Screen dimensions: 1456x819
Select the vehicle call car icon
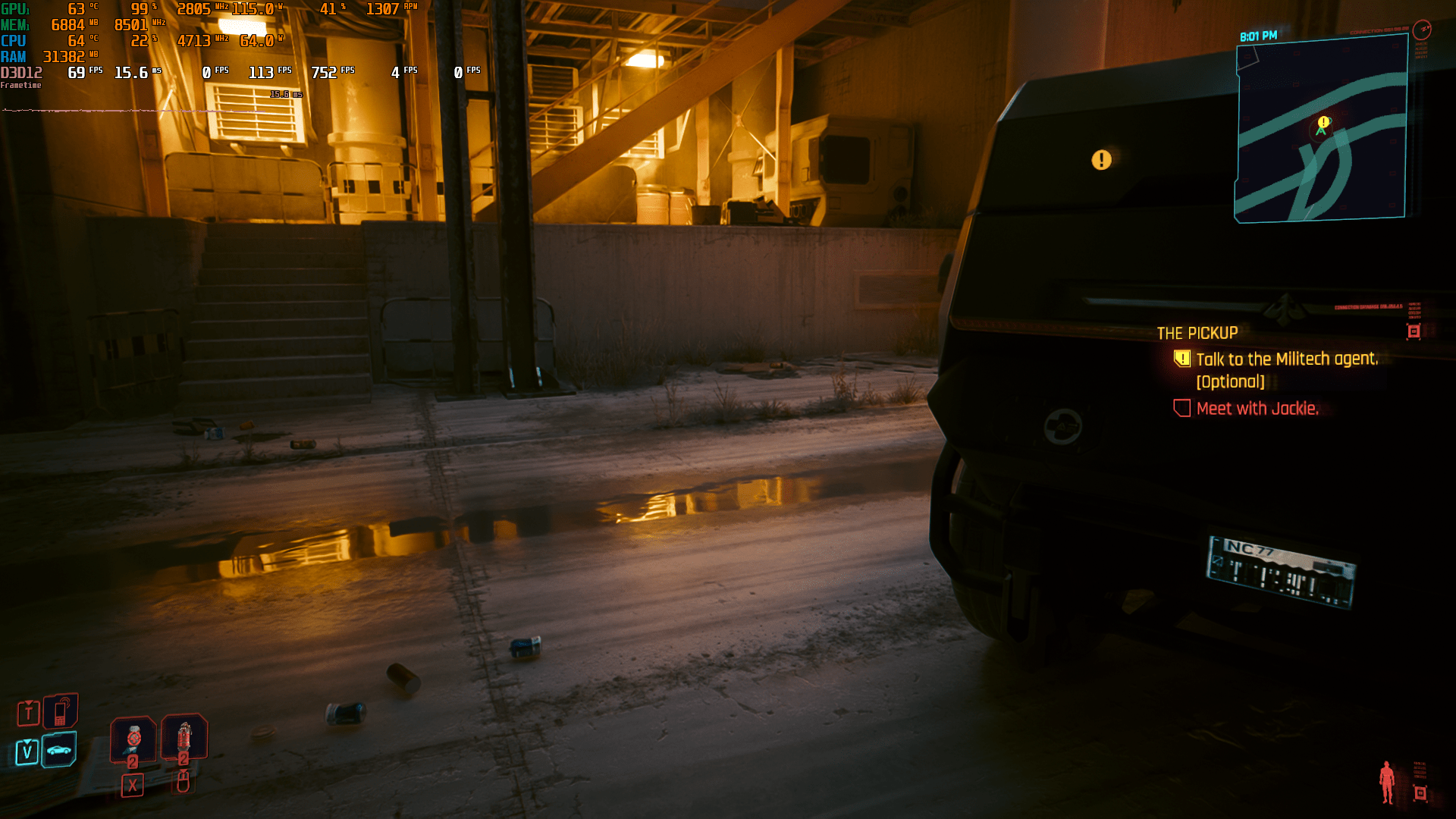[x=59, y=750]
